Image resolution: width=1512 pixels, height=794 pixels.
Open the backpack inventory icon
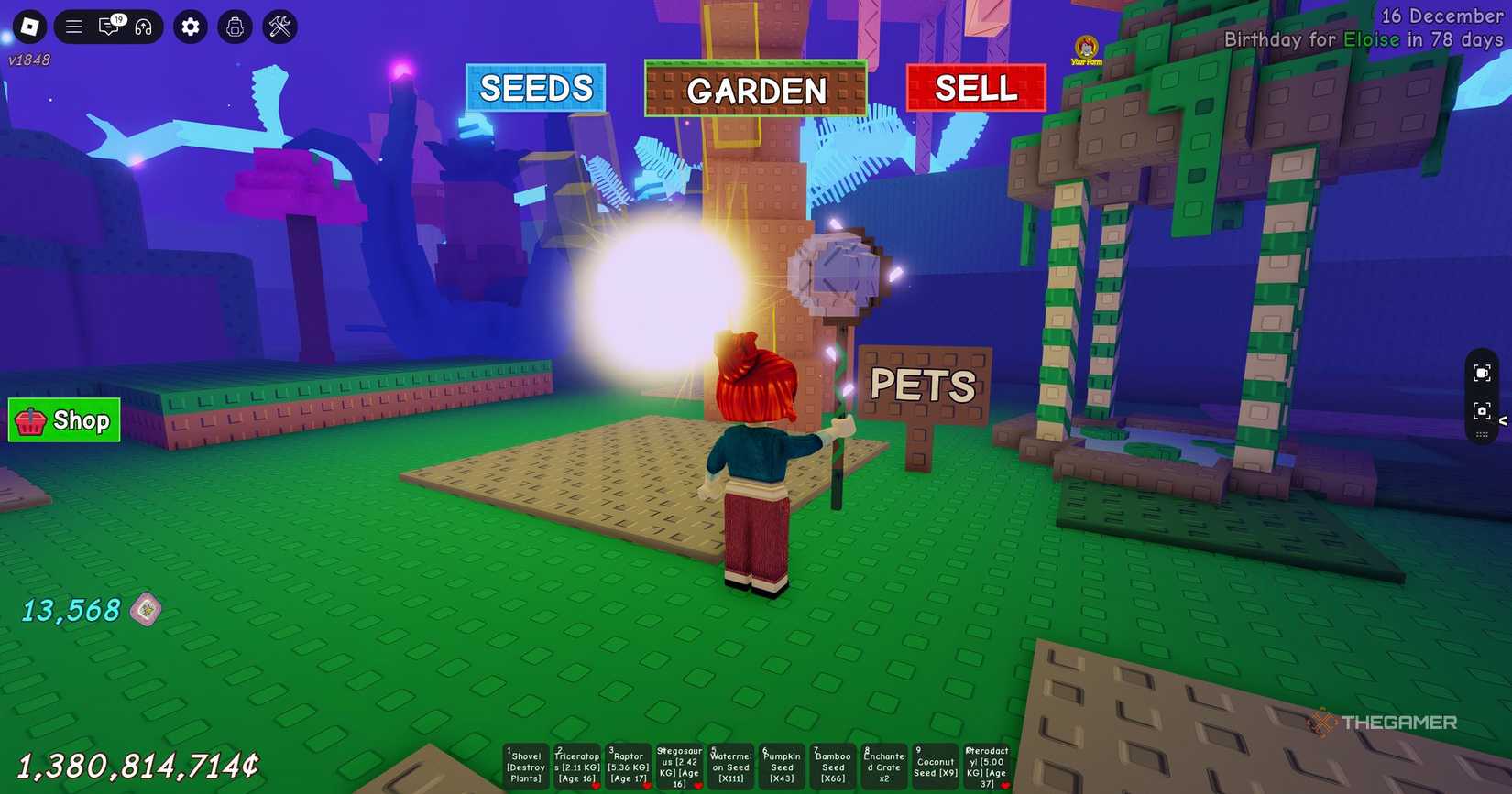coord(235,27)
